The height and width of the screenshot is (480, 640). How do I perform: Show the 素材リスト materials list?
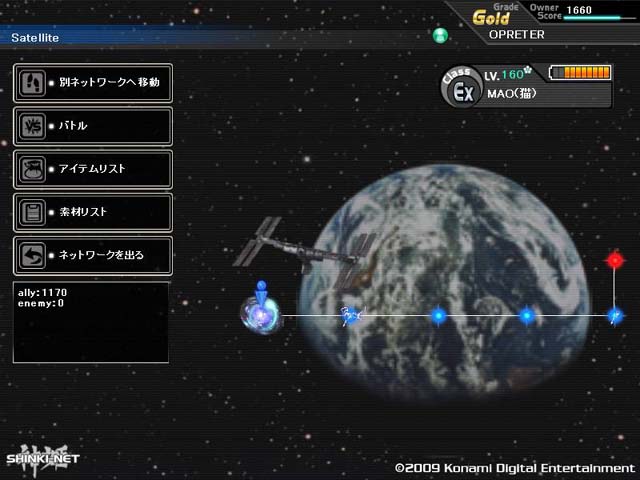pos(92,212)
